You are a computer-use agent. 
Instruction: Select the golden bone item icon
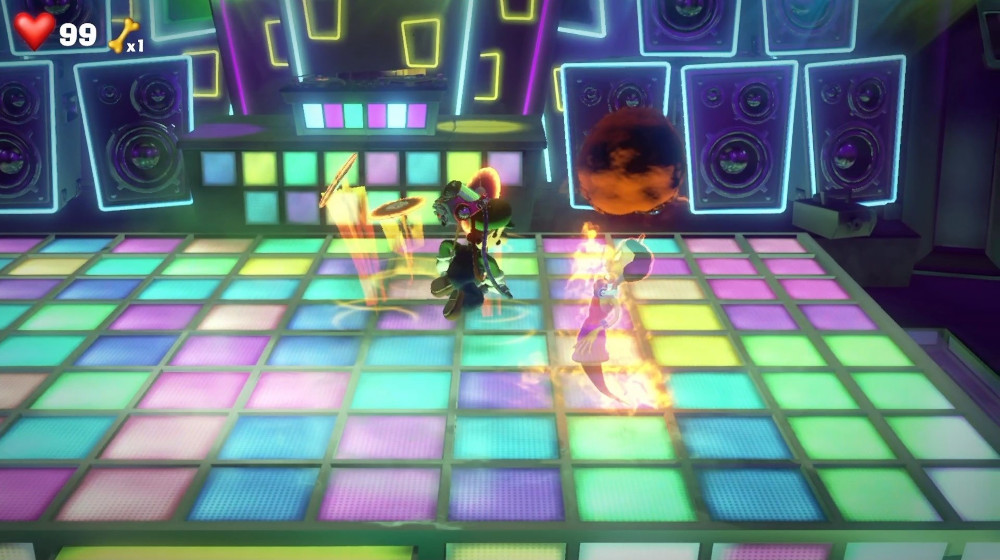coord(122,35)
